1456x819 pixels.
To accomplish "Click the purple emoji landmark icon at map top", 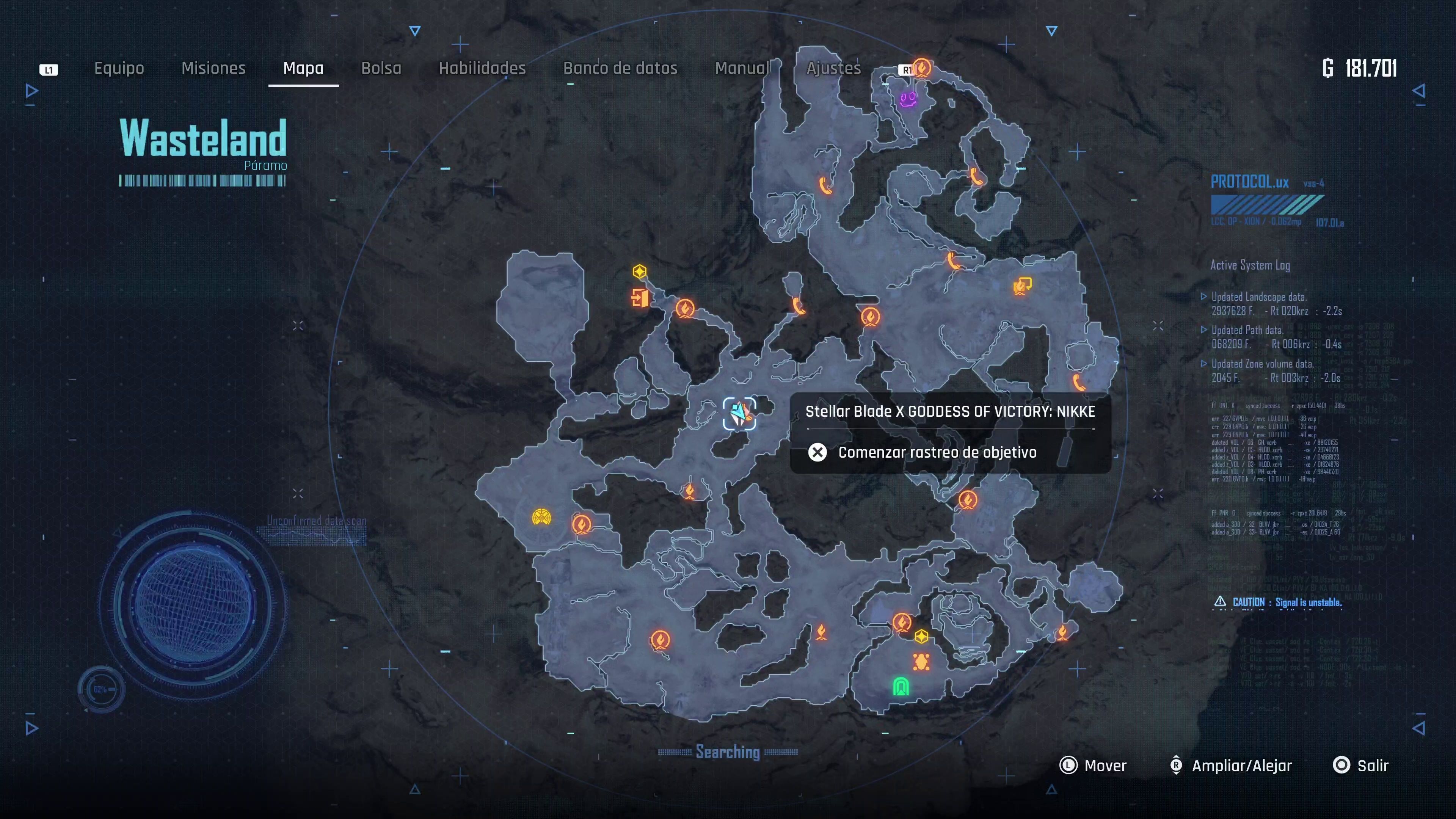I will click(x=908, y=99).
